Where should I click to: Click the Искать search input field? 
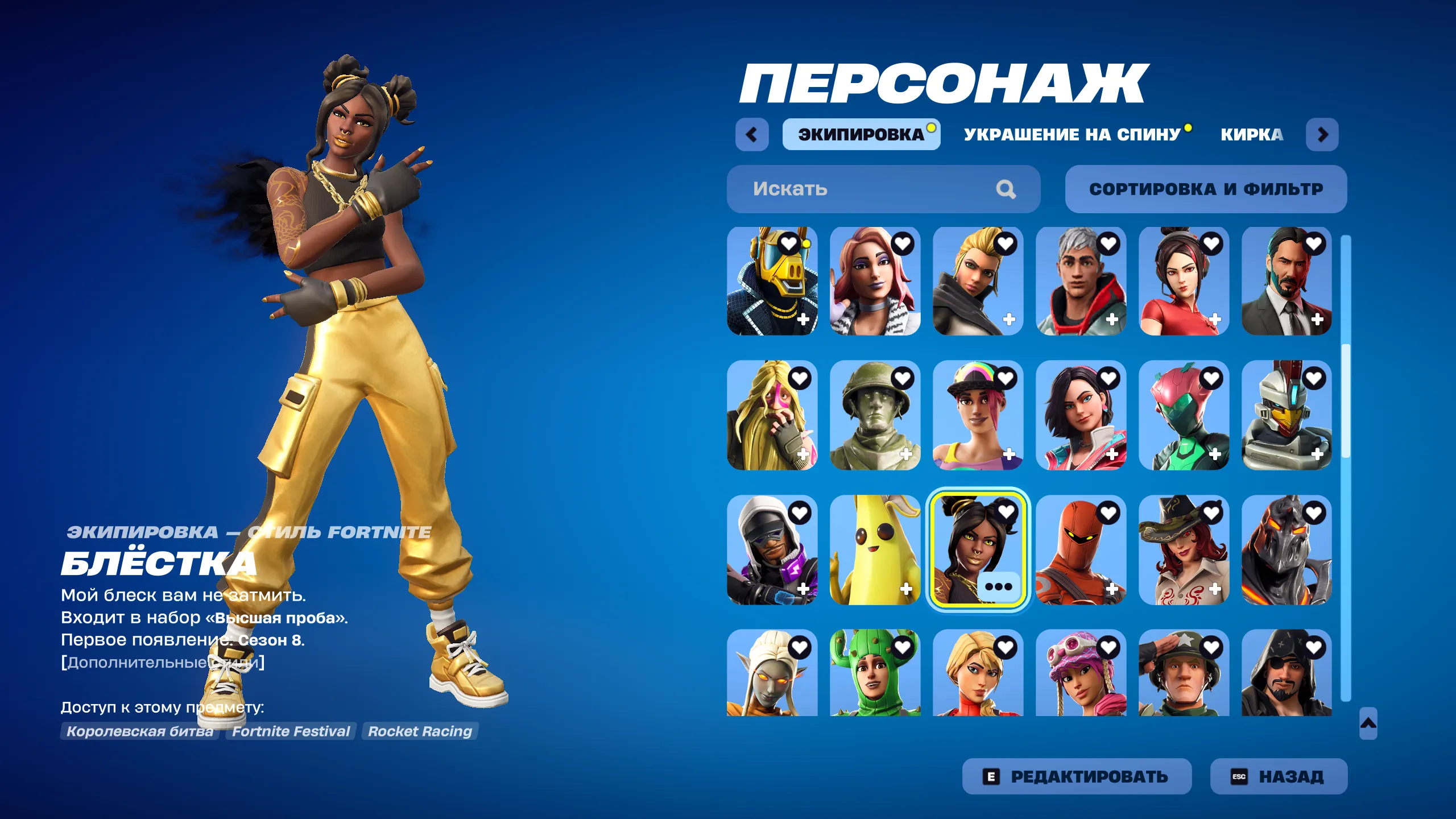click(x=853, y=189)
